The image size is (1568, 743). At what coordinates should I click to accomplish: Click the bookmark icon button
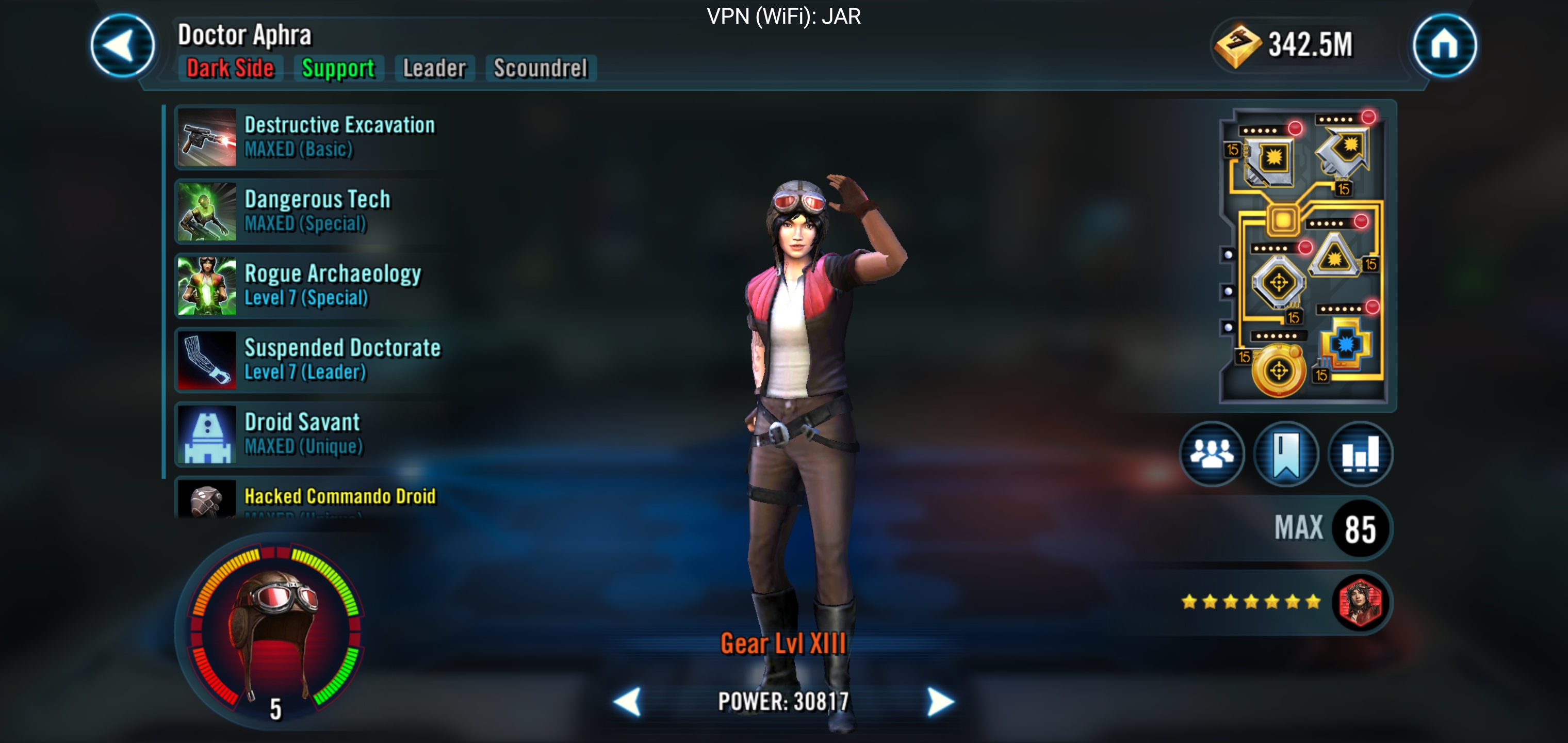[1286, 454]
